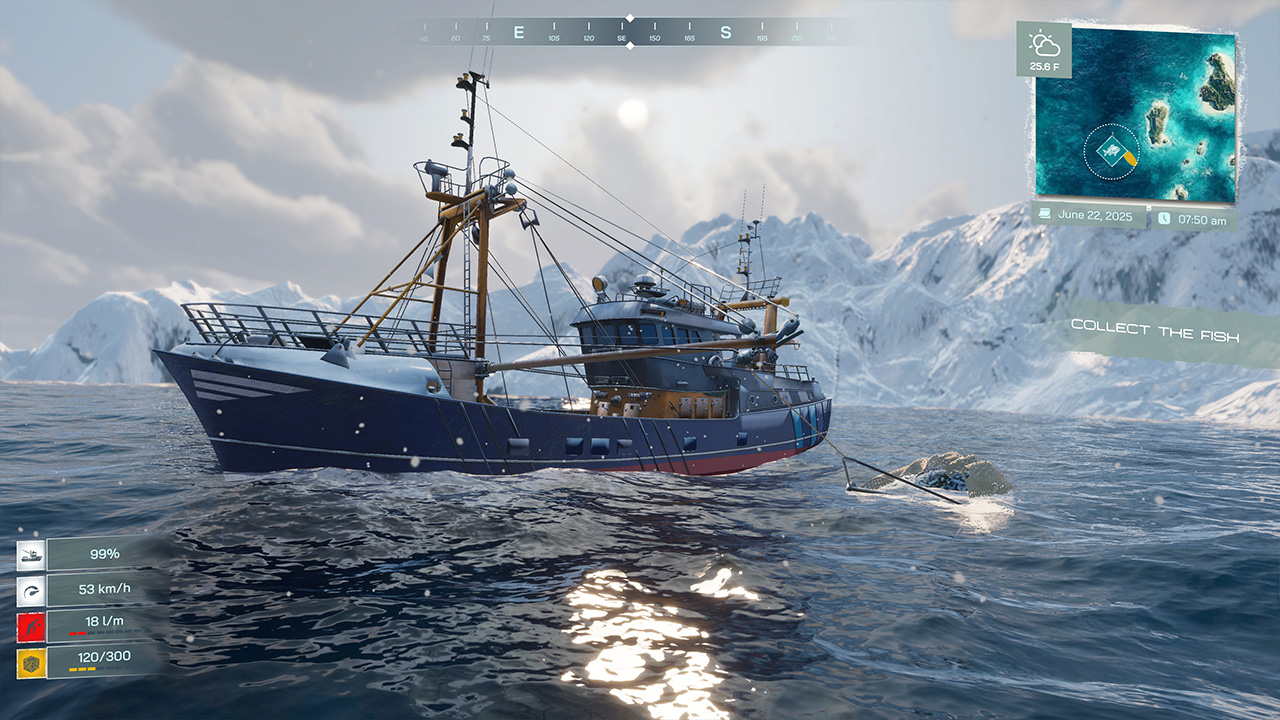Screen dimensions: 1280x720
Task: Click the time readout 07:50 am
Action: (1203, 219)
